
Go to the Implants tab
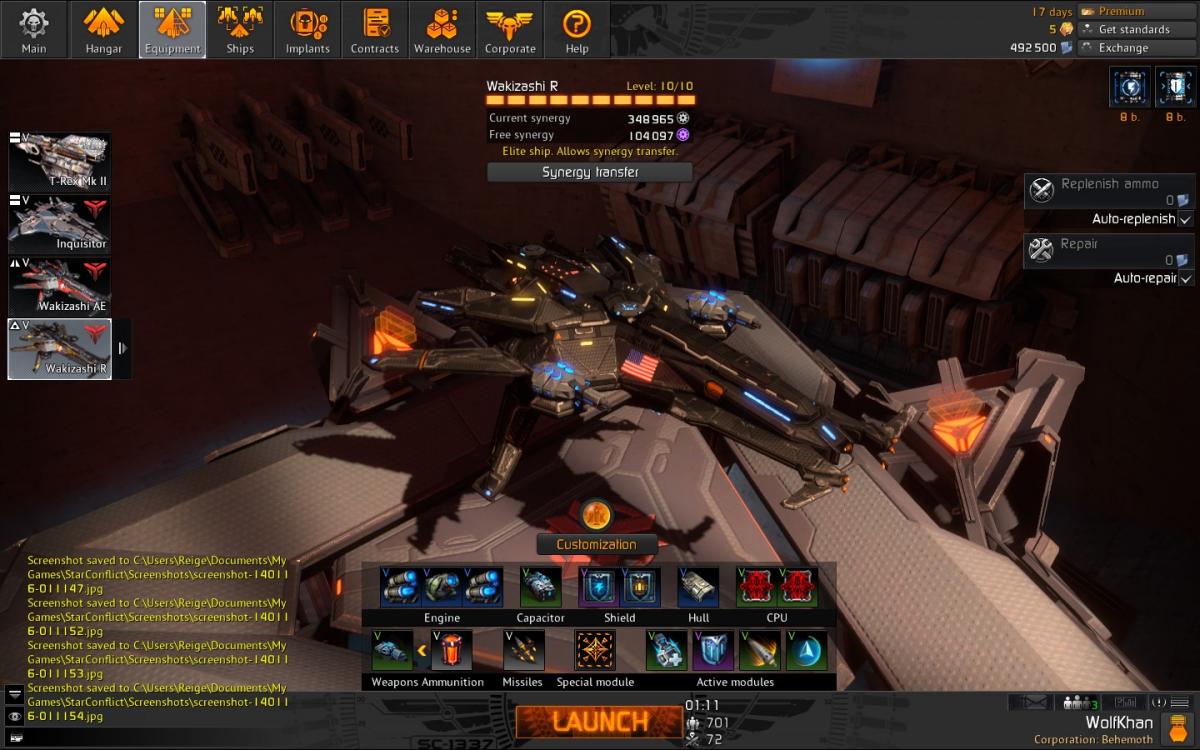coord(307,30)
